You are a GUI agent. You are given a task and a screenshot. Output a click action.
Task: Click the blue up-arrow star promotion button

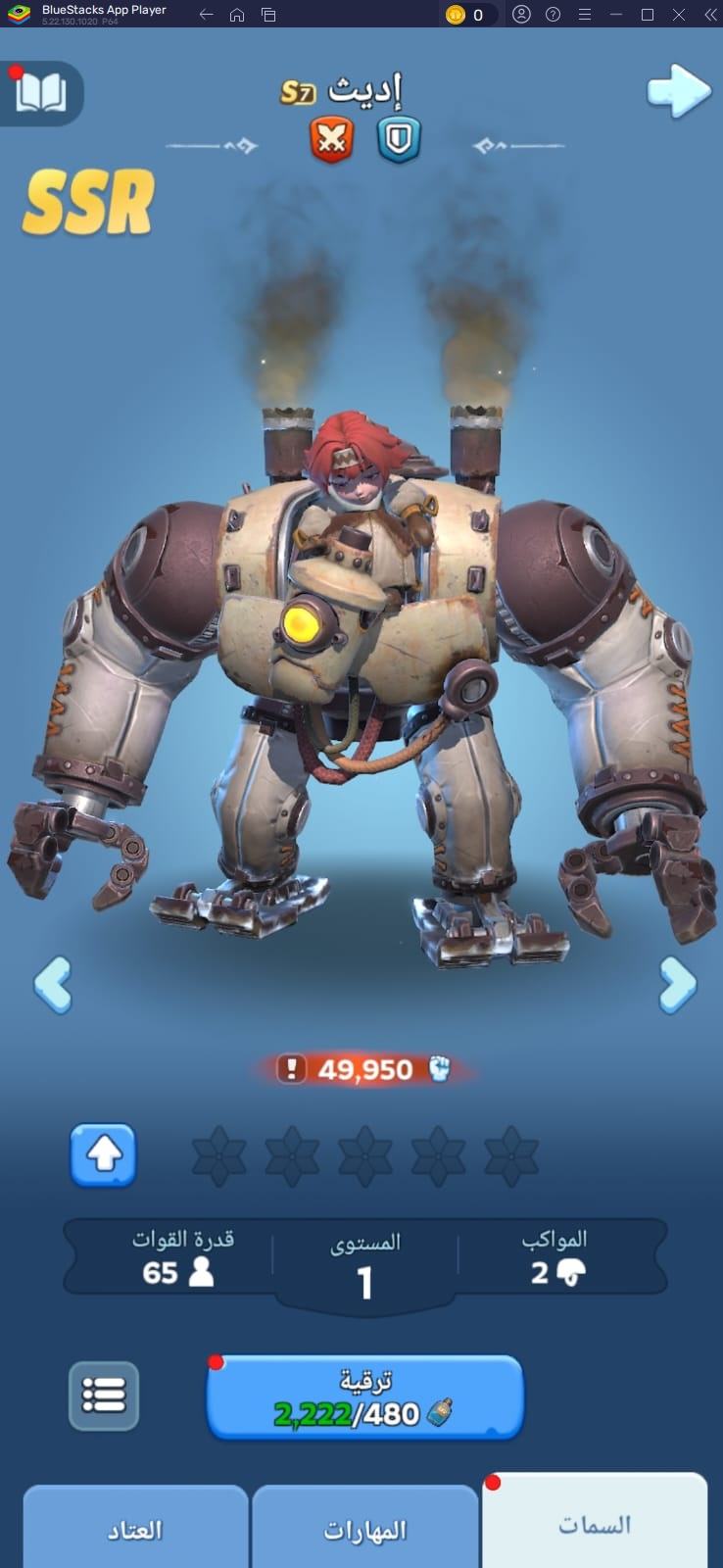click(103, 1155)
